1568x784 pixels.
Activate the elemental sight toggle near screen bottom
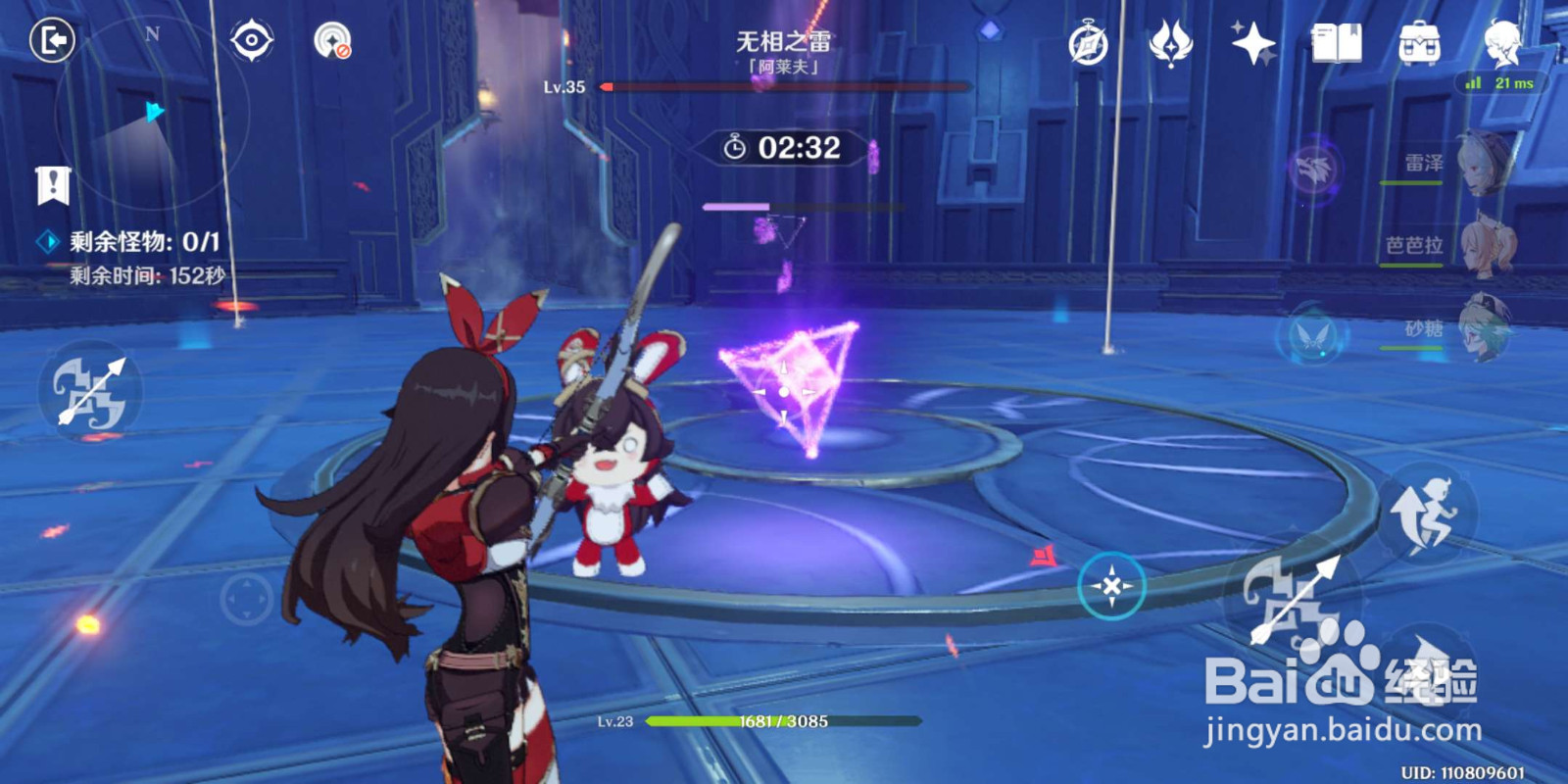1109,584
